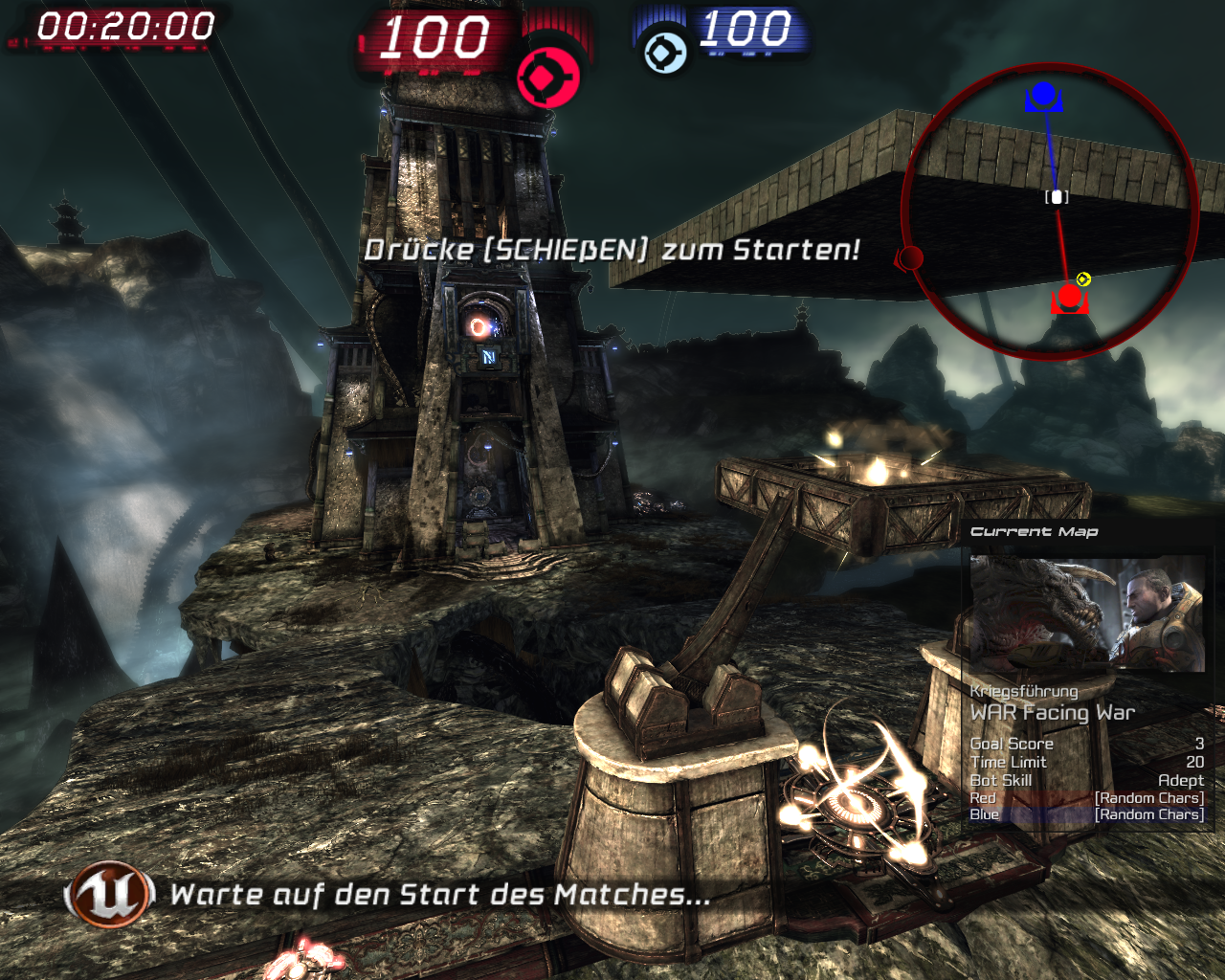Click the player position marker in the minimap center
This screenshot has height=980, width=1225.
[x=1057, y=195]
